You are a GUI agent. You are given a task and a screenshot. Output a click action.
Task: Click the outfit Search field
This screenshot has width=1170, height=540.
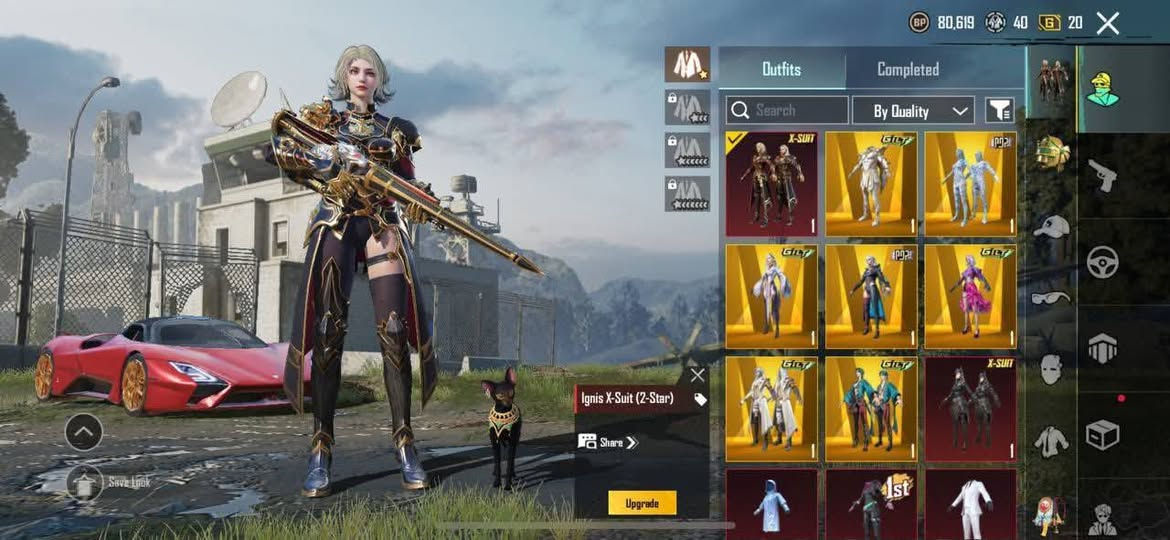click(787, 110)
